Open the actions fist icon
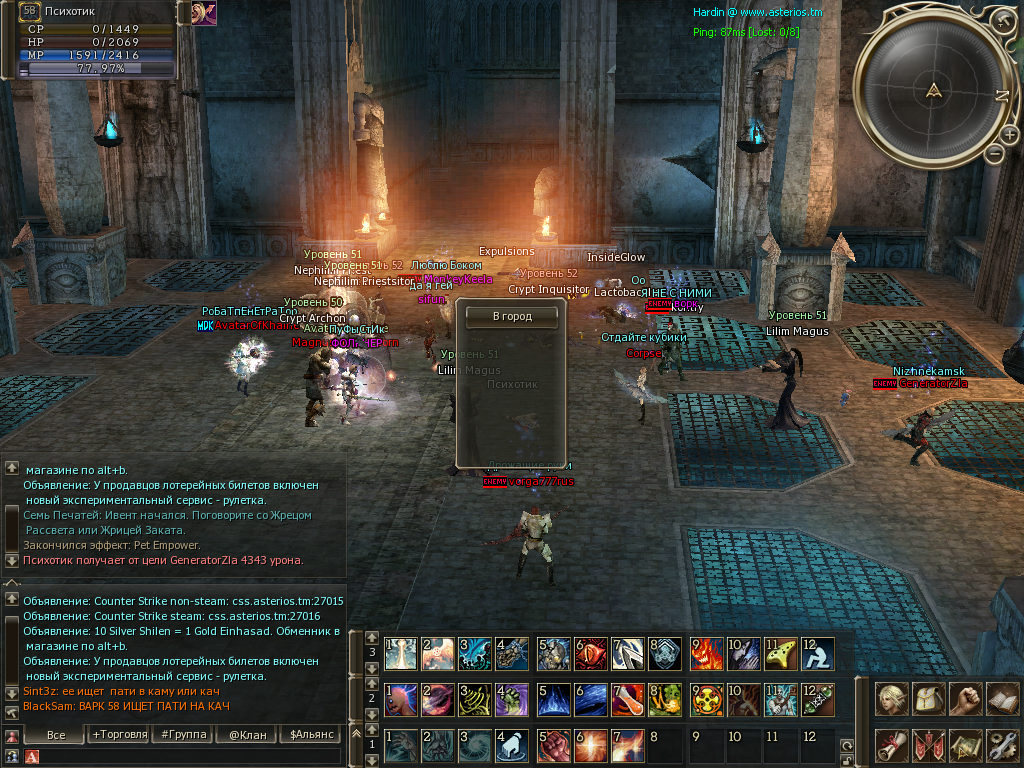Viewport: 1024px width, 768px height. (965, 699)
